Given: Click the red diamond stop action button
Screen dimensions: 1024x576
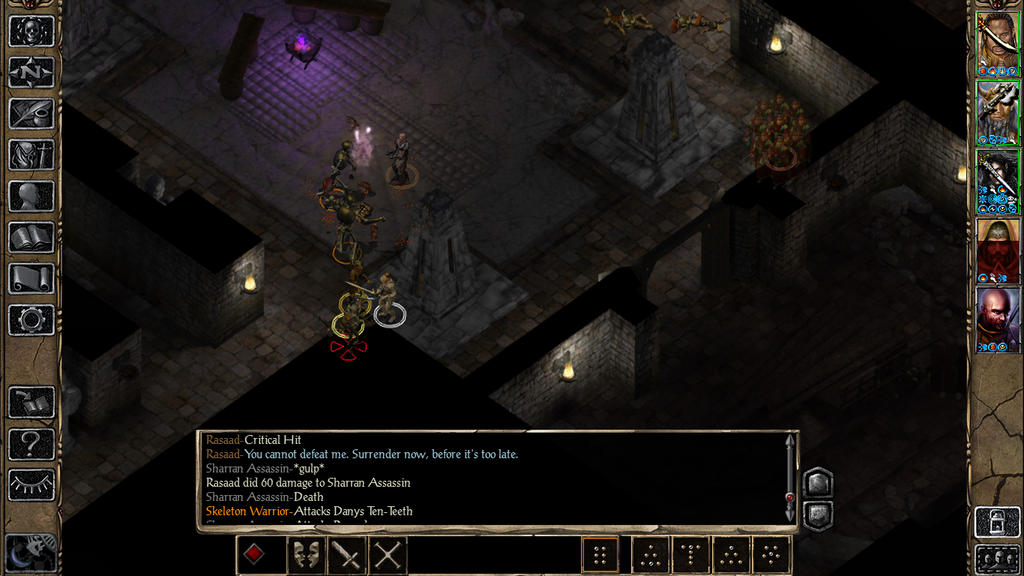Looking at the screenshot, I should pos(256,555).
